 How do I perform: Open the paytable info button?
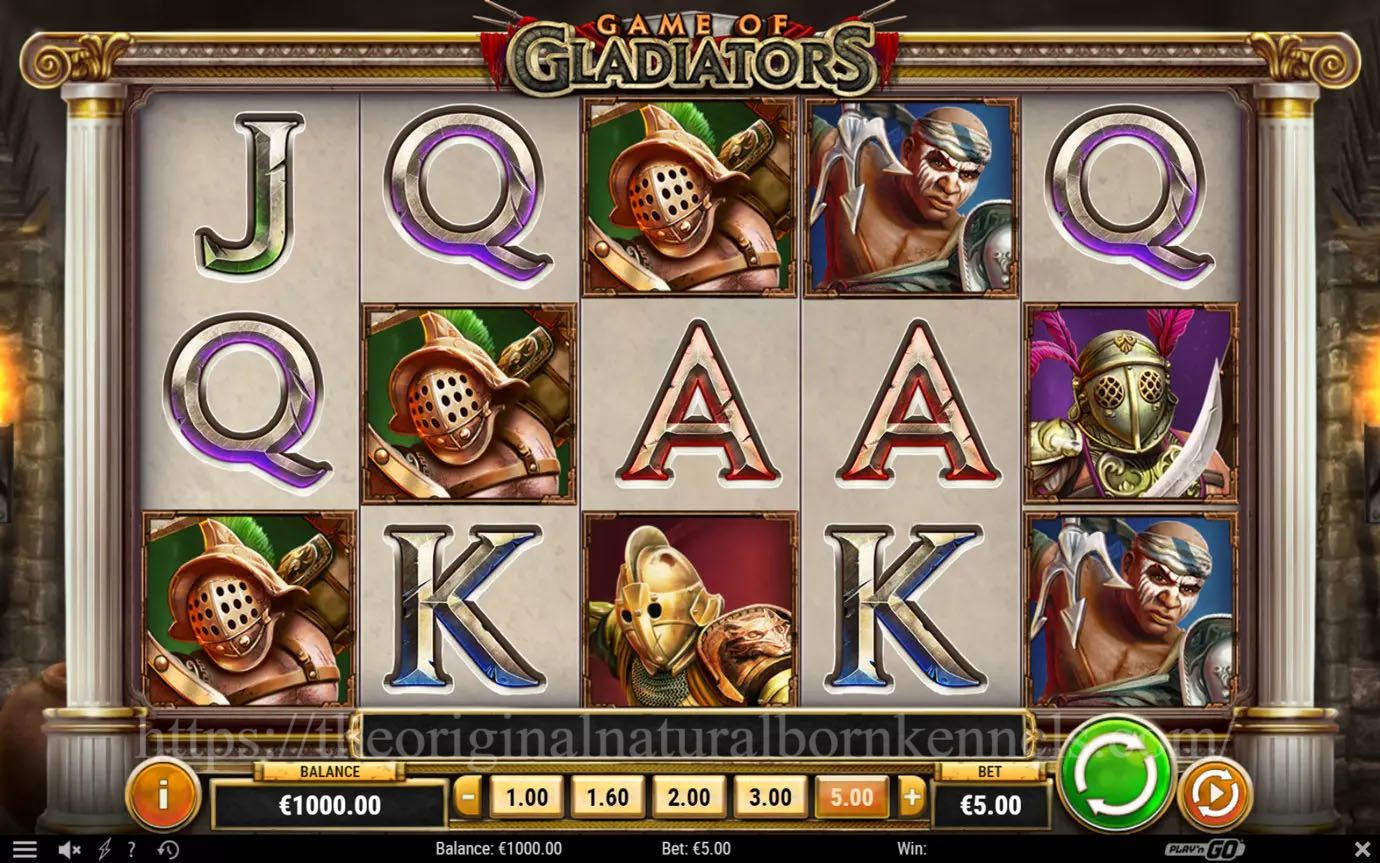tap(162, 795)
